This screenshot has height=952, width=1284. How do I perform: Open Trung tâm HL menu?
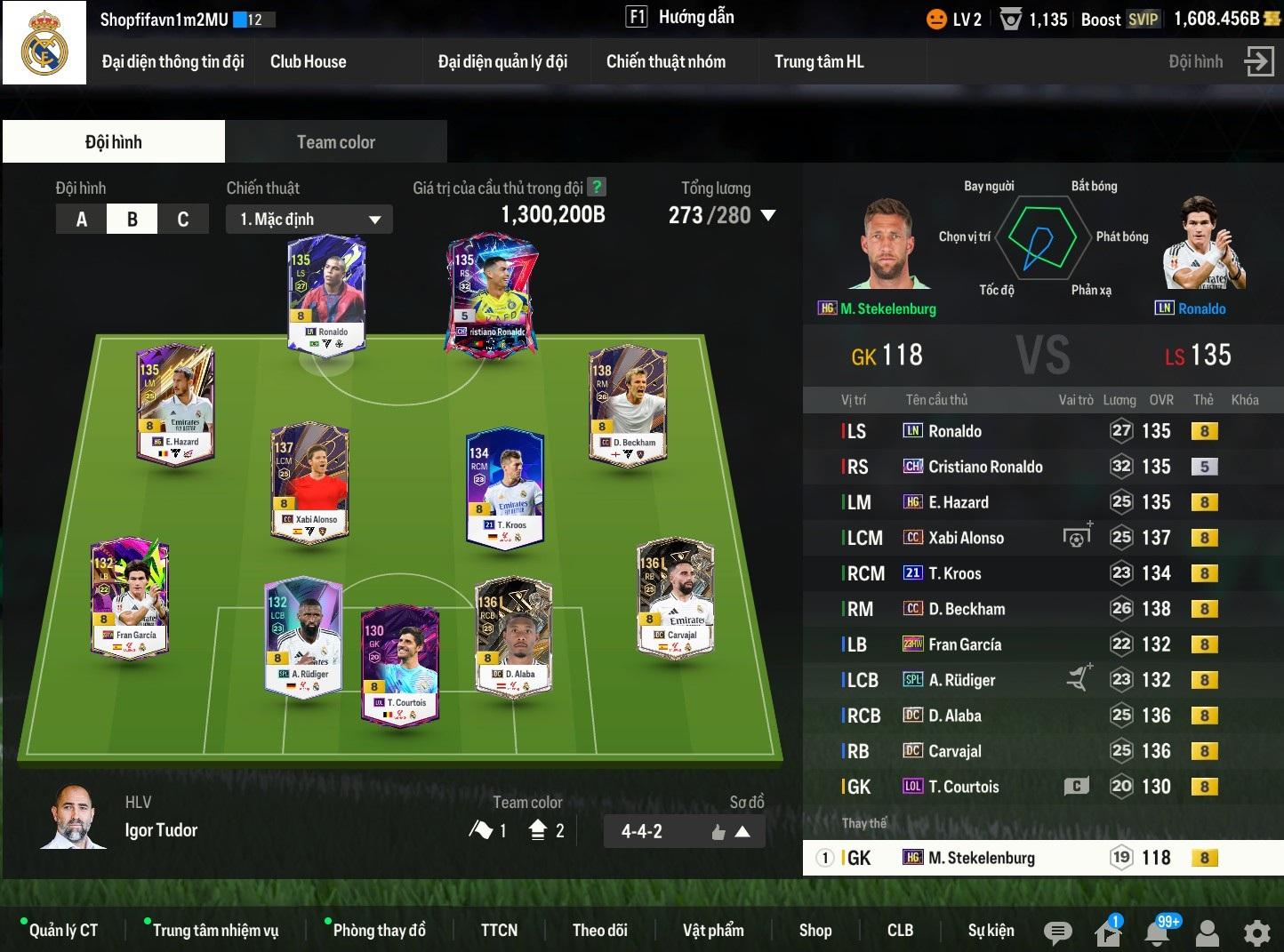[x=818, y=61]
